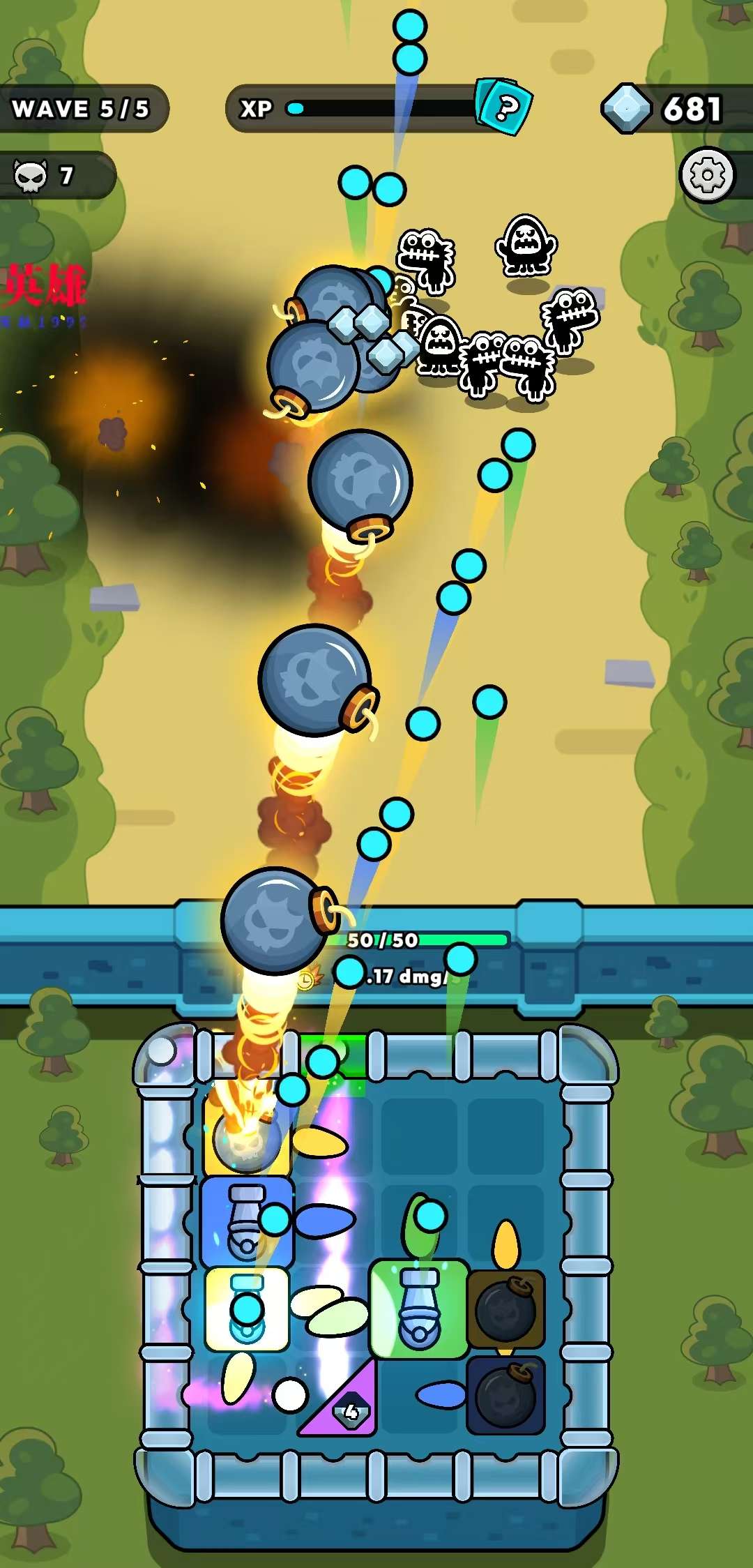The image size is (753, 1568).
Task: Select the green cannon tile
Action: (418, 1310)
